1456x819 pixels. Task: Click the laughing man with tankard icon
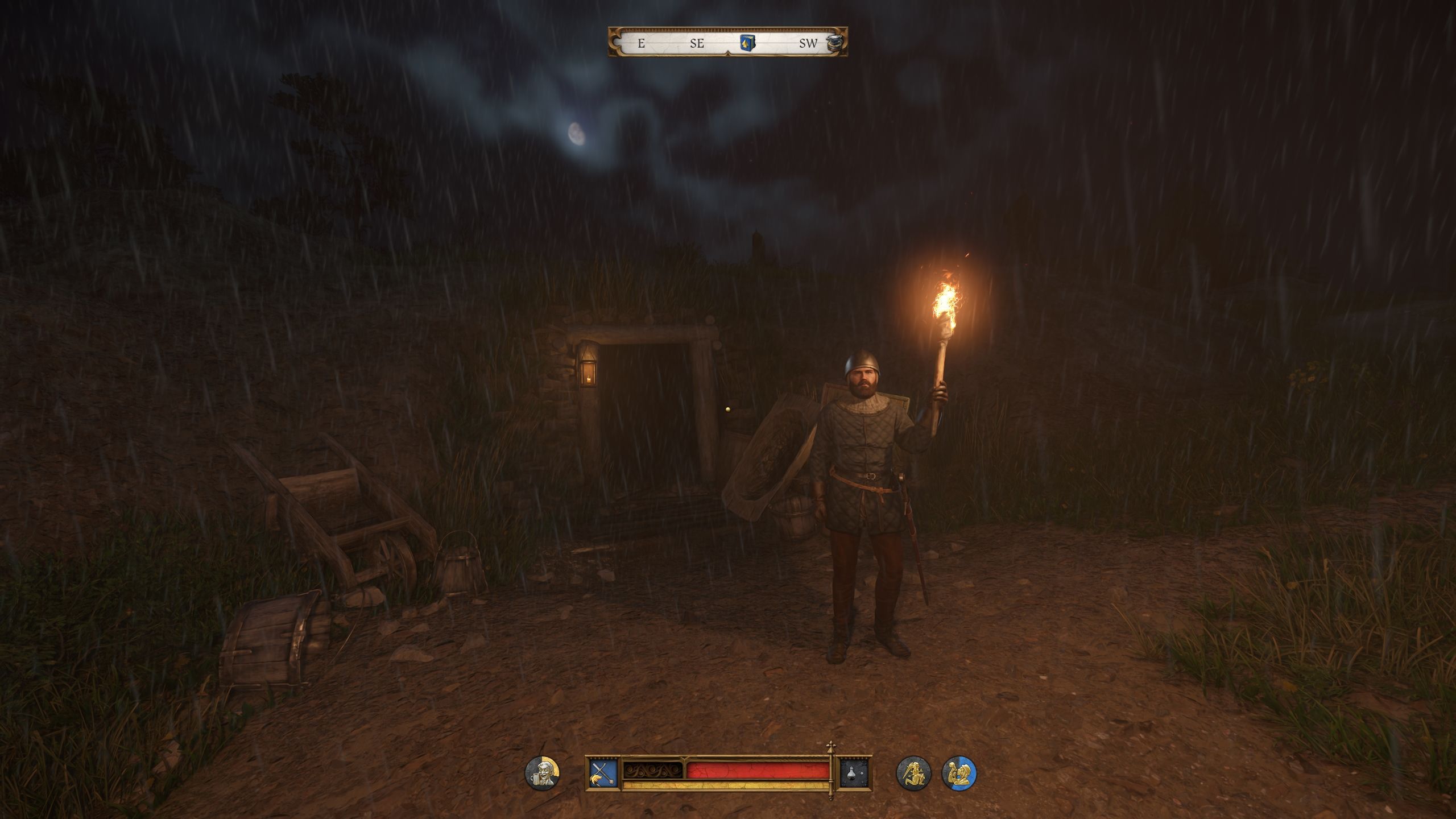point(542,773)
